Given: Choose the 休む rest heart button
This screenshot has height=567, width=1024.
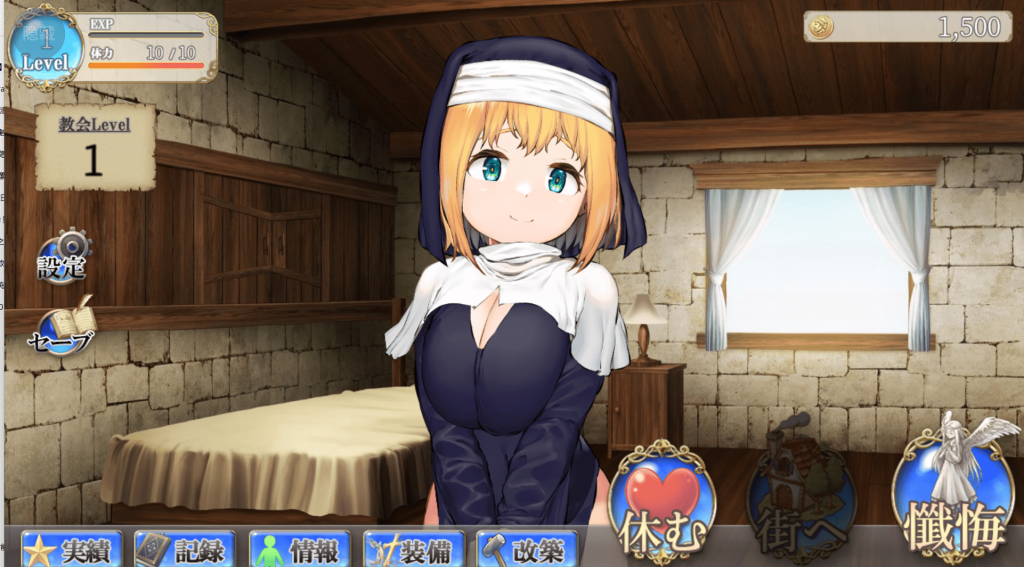Looking at the screenshot, I should (661, 502).
